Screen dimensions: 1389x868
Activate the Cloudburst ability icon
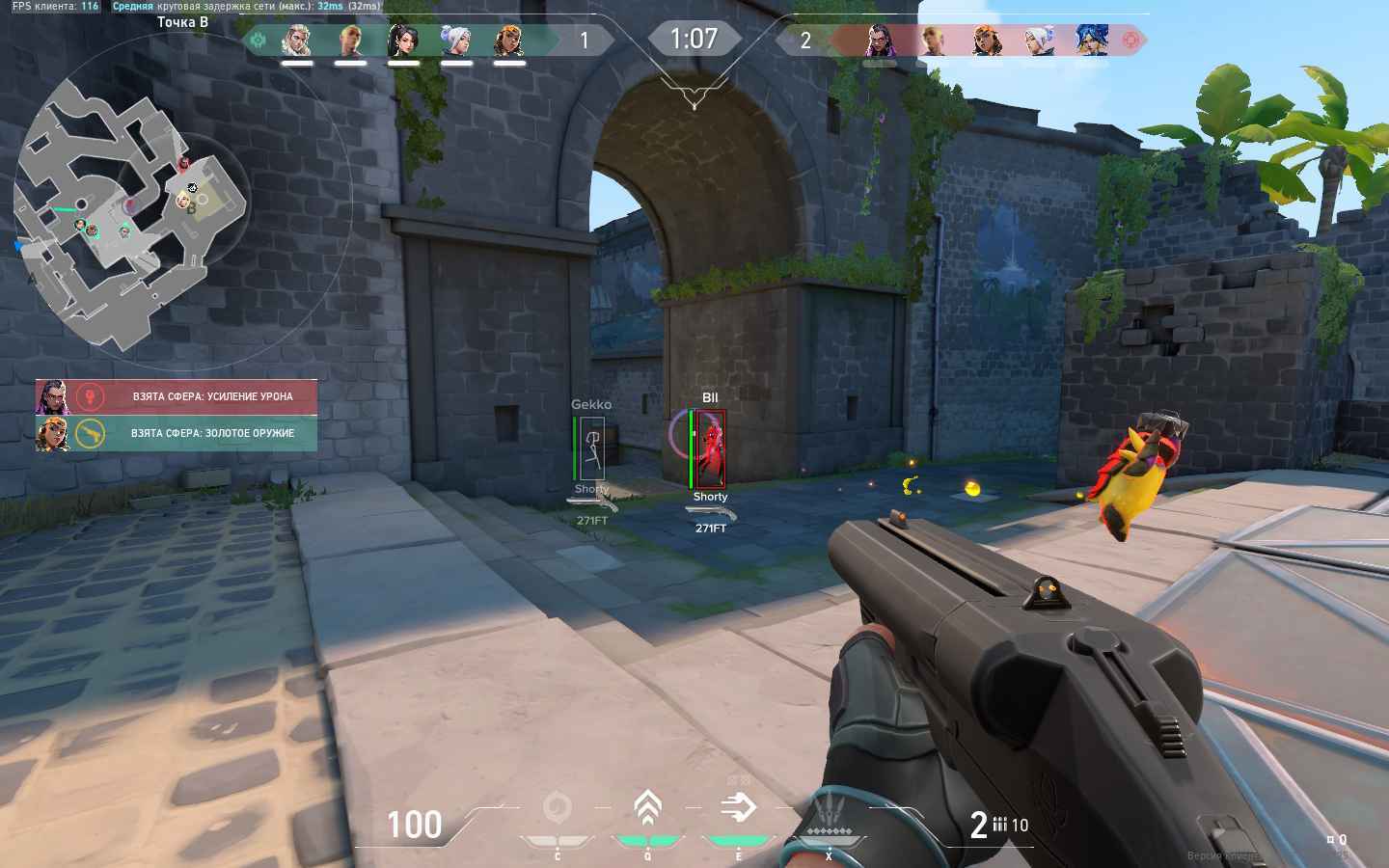click(558, 808)
